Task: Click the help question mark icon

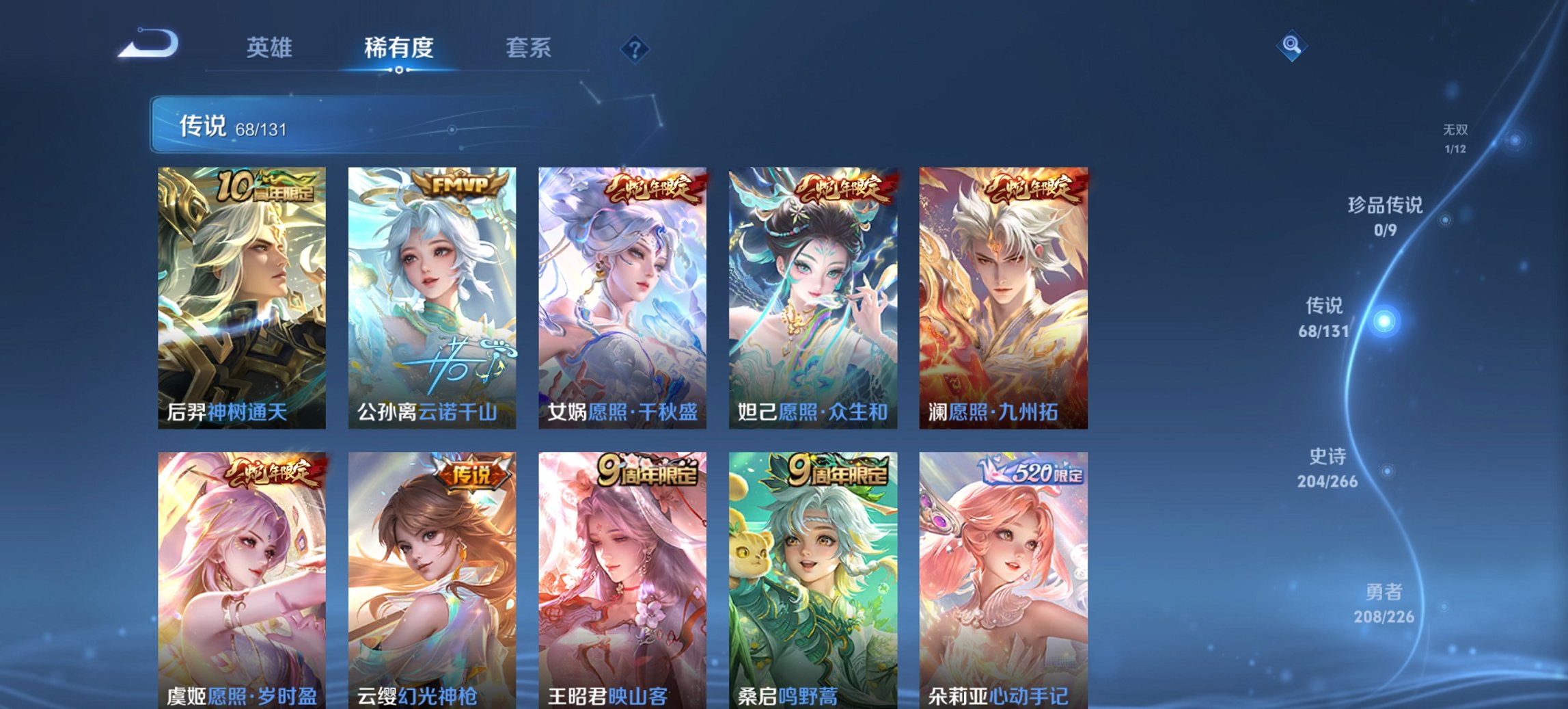Action: [635, 48]
